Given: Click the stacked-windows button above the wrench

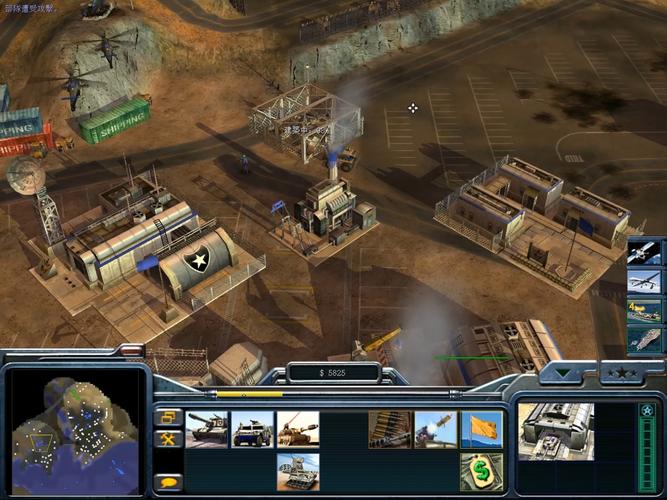Looking at the screenshot, I should [x=167, y=417].
